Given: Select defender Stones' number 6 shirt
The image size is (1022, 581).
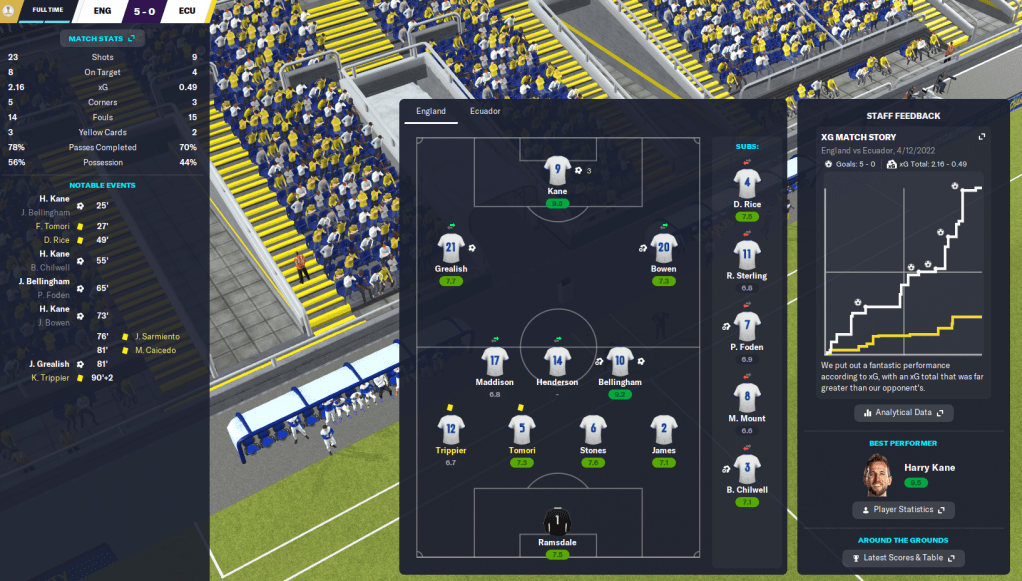Looking at the screenshot, I should [593, 430].
